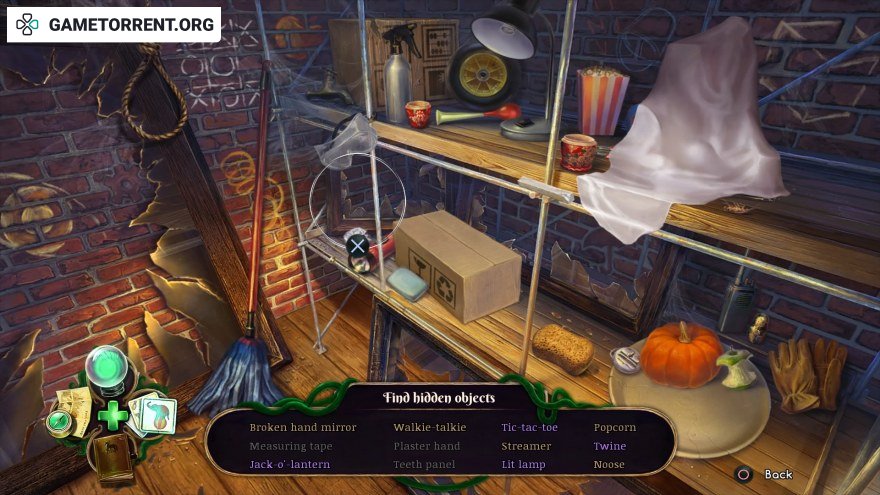Use the crystal ball hint

pyautogui.click(x=109, y=370)
